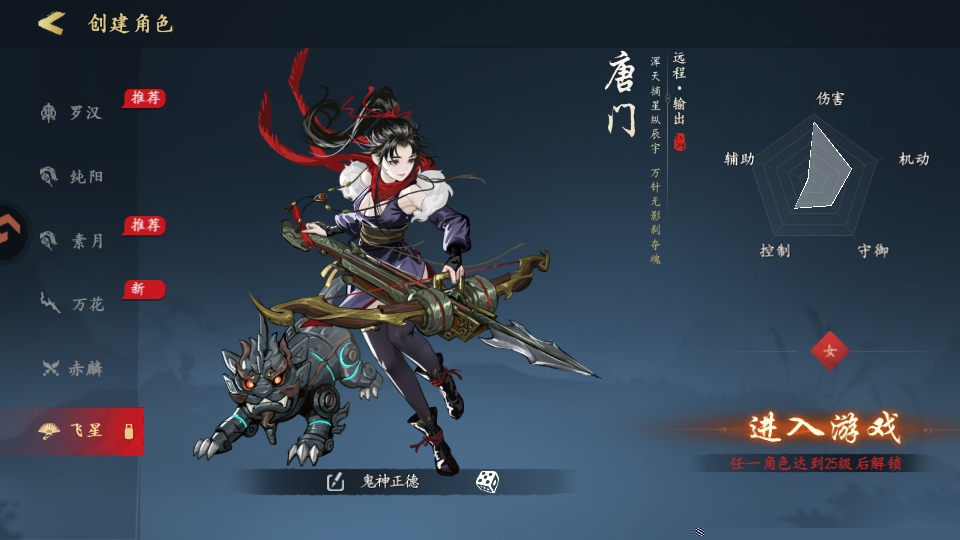
Task: Click 进入游戏 to enter the game
Action: (x=825, y=429)
